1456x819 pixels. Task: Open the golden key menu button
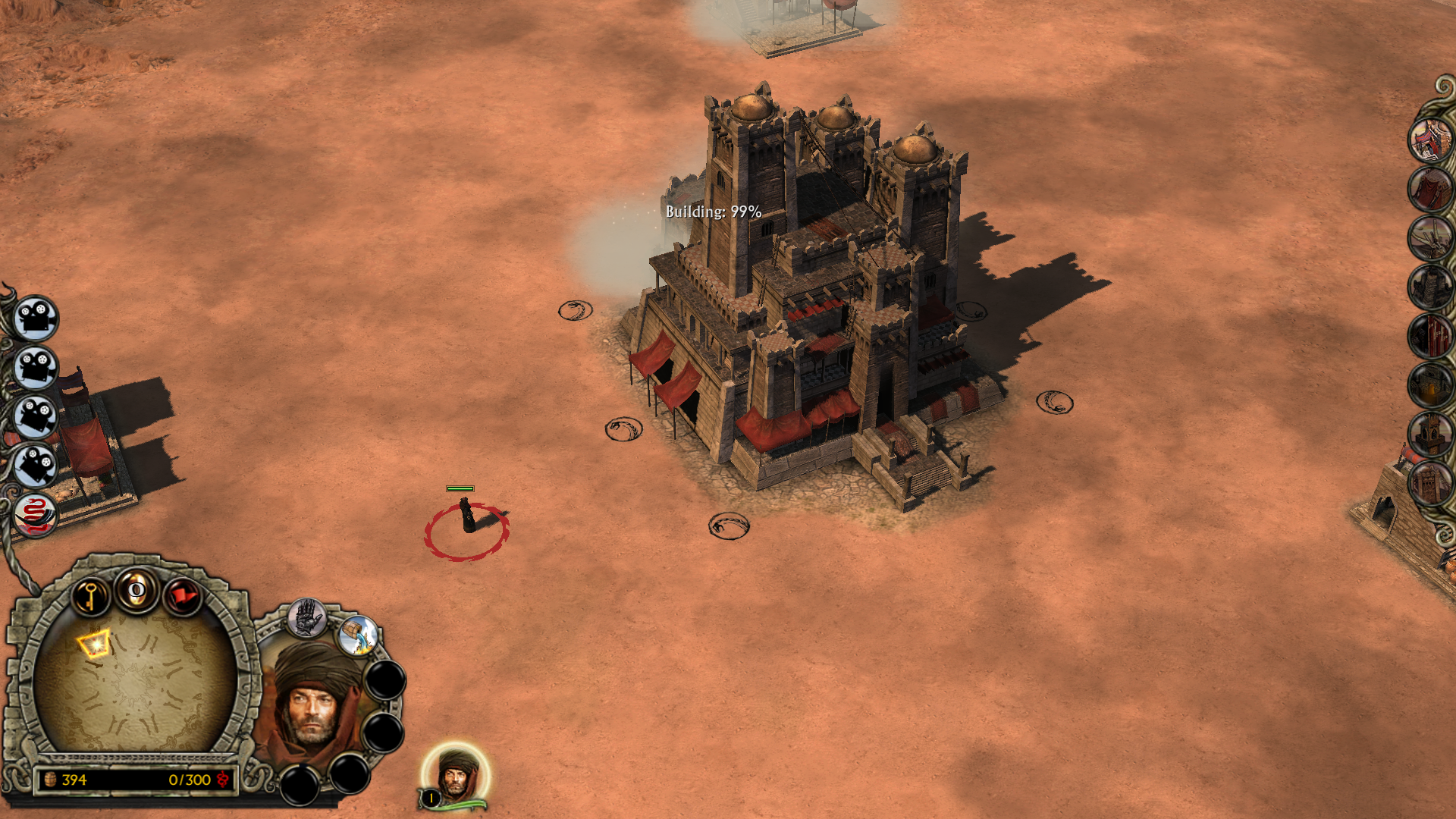click(x=91, y=595)
